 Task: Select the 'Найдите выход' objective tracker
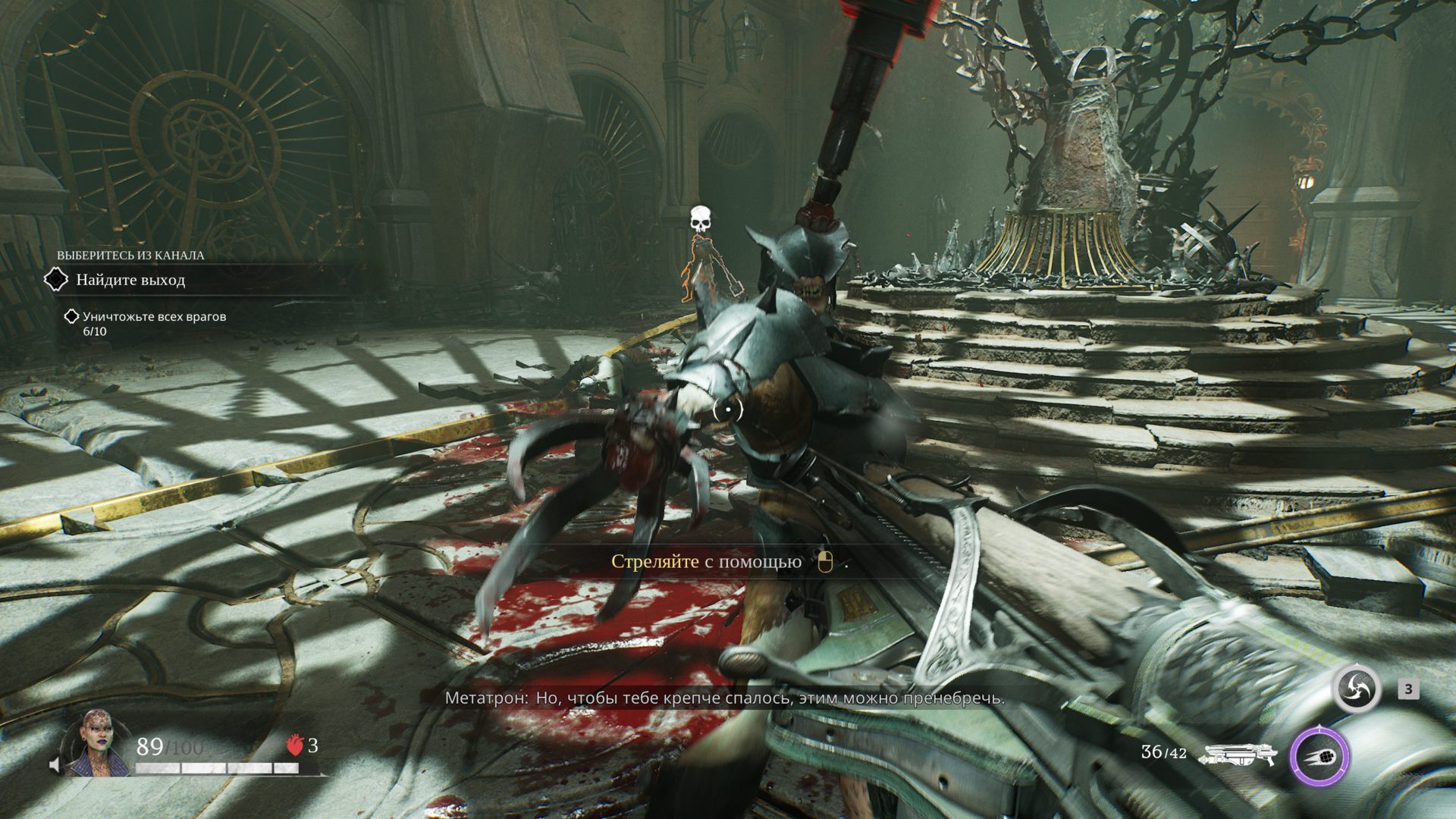pos(130,280)
